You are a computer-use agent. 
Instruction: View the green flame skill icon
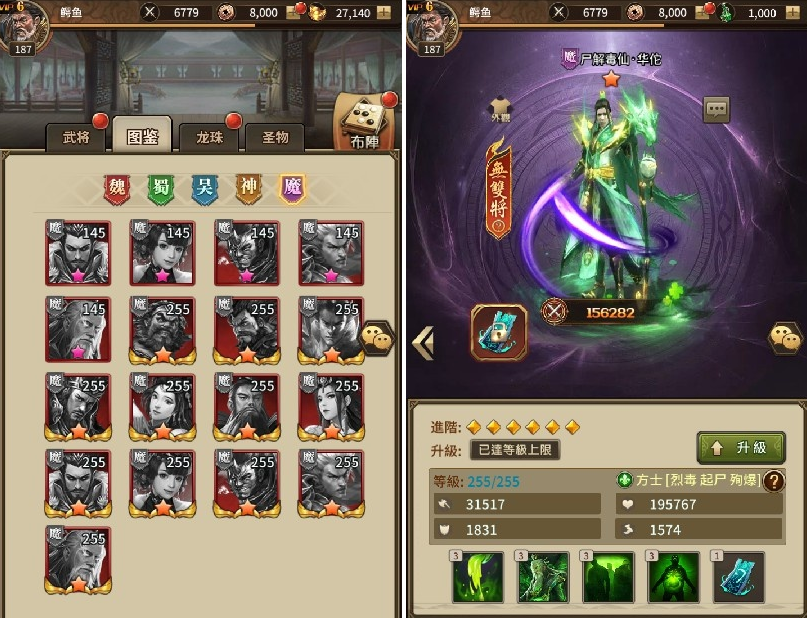point(477,578)
